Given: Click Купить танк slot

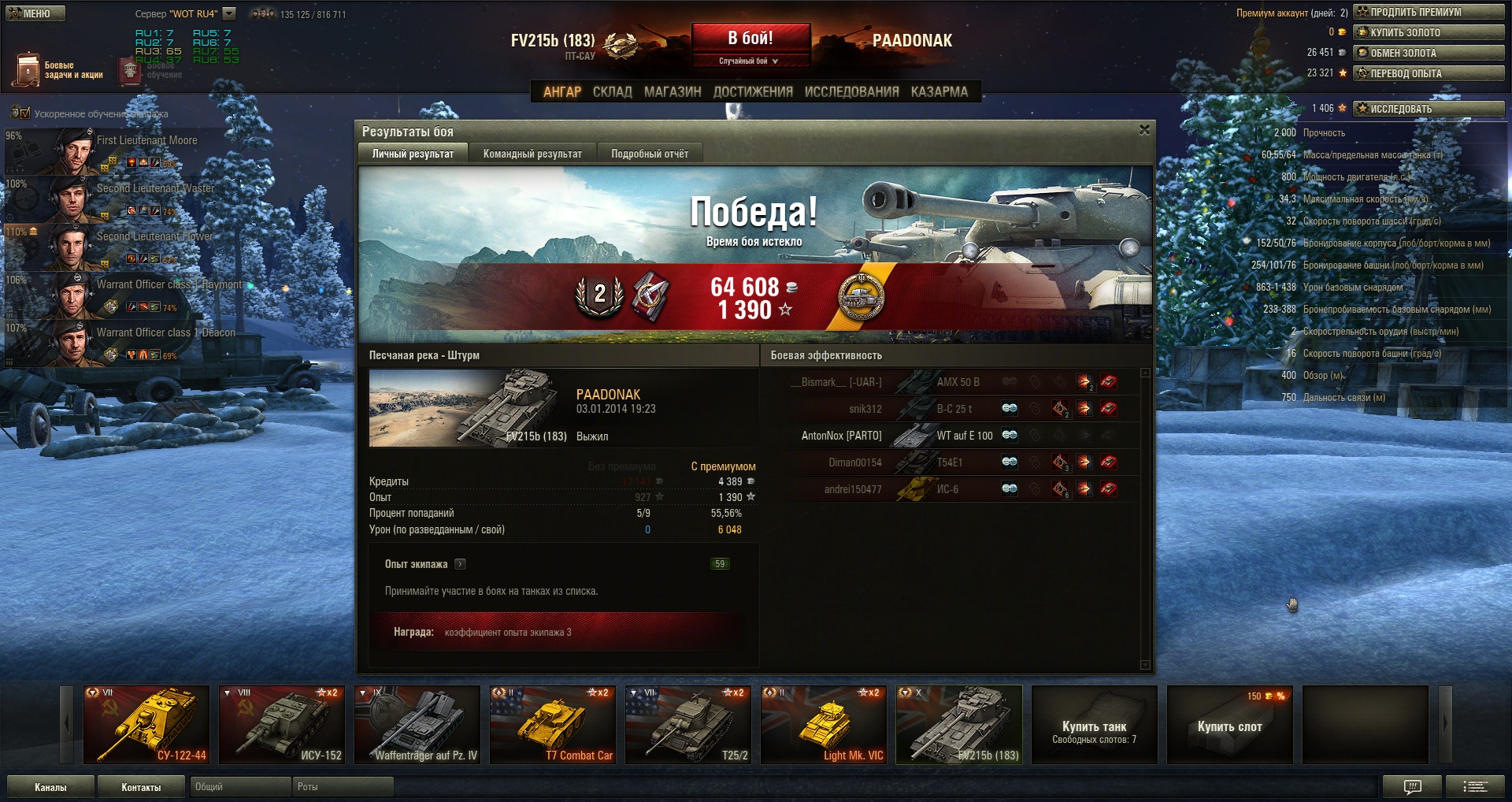Looking at the screenshot, I should point(1094,725).
